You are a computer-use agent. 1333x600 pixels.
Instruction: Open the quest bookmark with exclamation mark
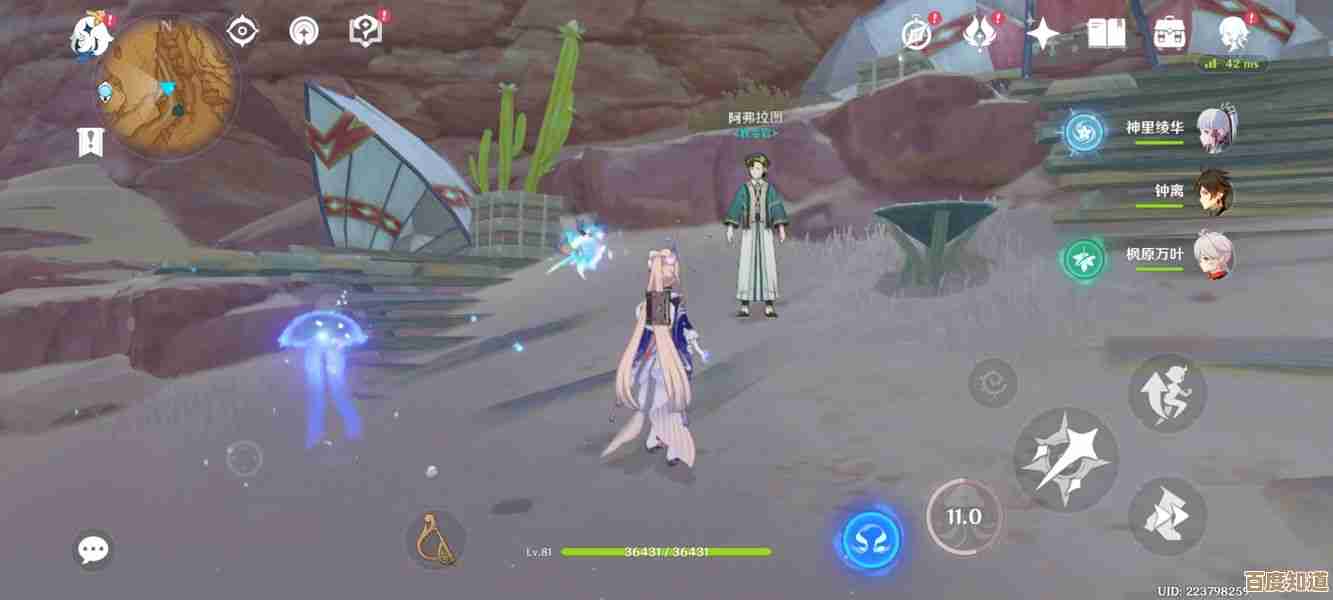[x=91, y=142]
